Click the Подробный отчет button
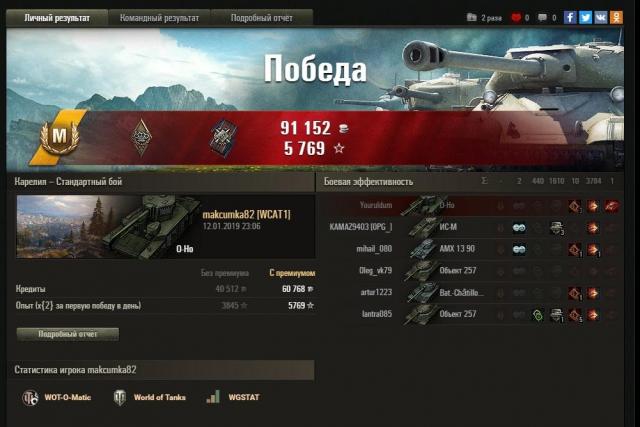 [x=67, y=334]
